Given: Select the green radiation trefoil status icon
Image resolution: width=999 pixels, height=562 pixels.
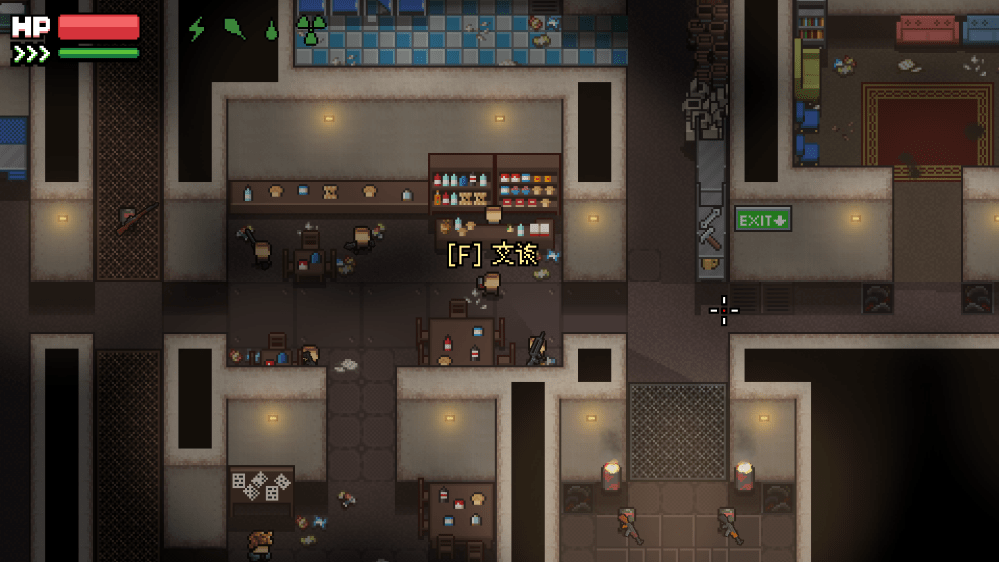Looking at the screenshot, I should pos(311,30).
